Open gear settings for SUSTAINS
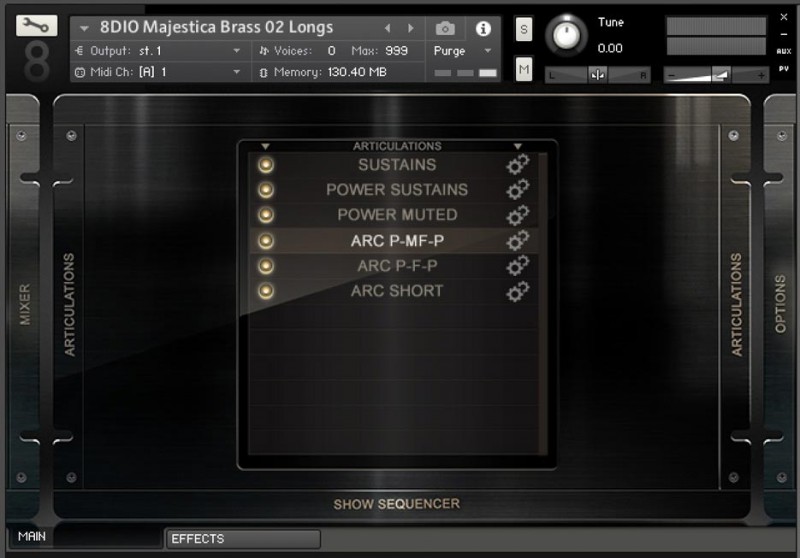Image resolution: width=800 pixels, height=558 pixels. [x=517, y=165]
